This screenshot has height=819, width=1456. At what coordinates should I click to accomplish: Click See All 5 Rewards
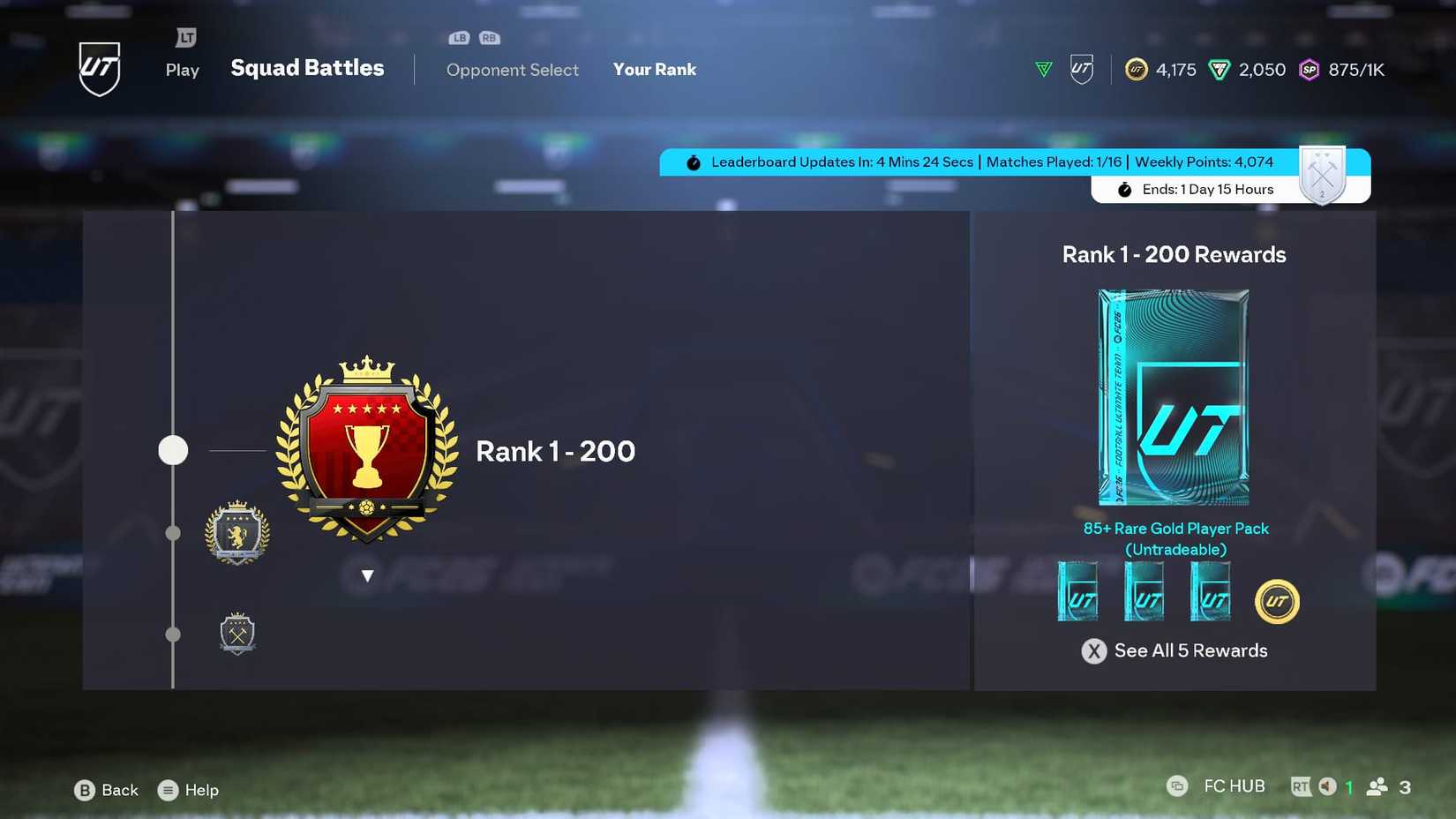[1174, 650]
